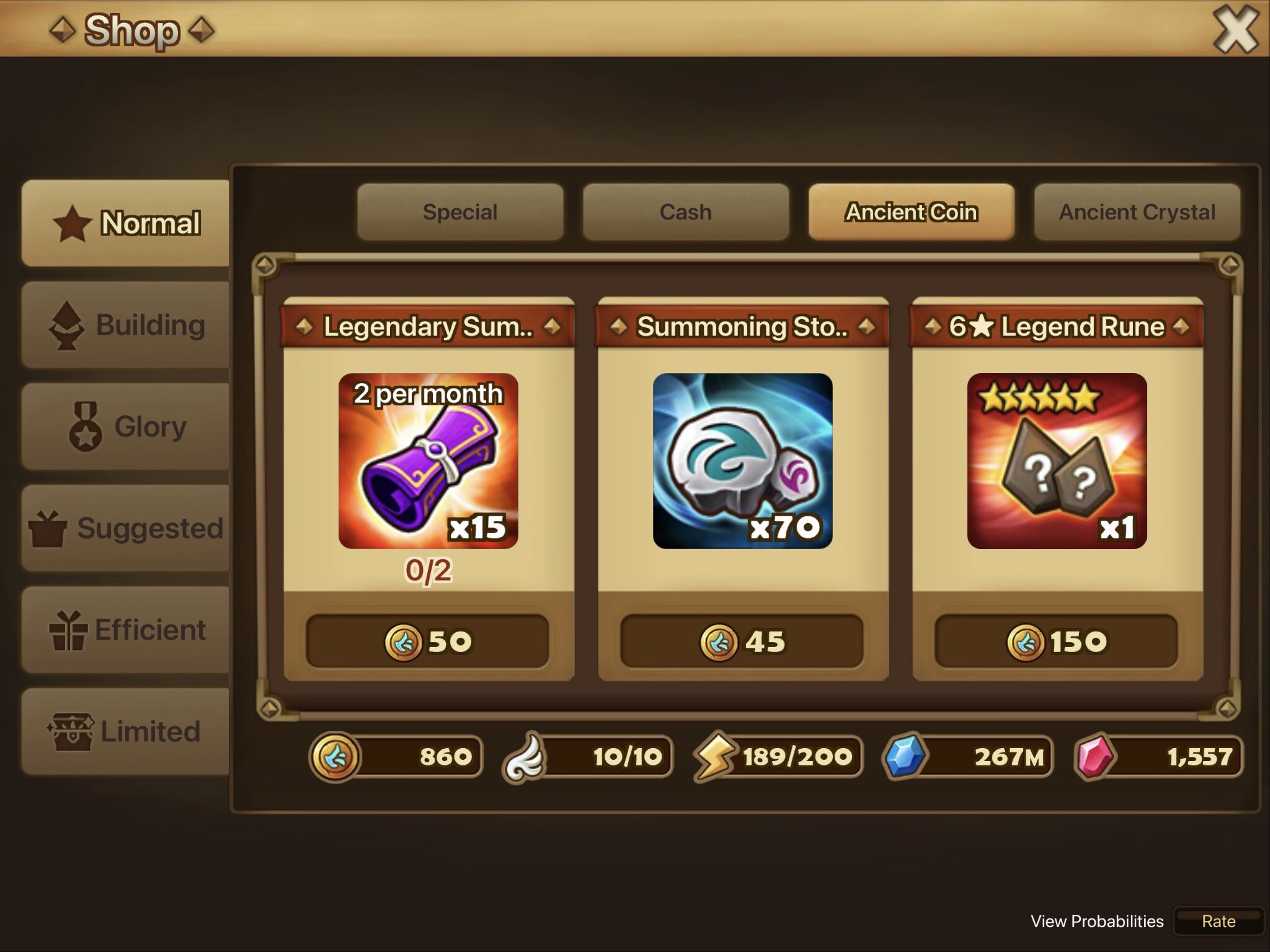The height and width of the screenshot is (952, 1270).
Task: Open the Cash tab
Action: 685,212
